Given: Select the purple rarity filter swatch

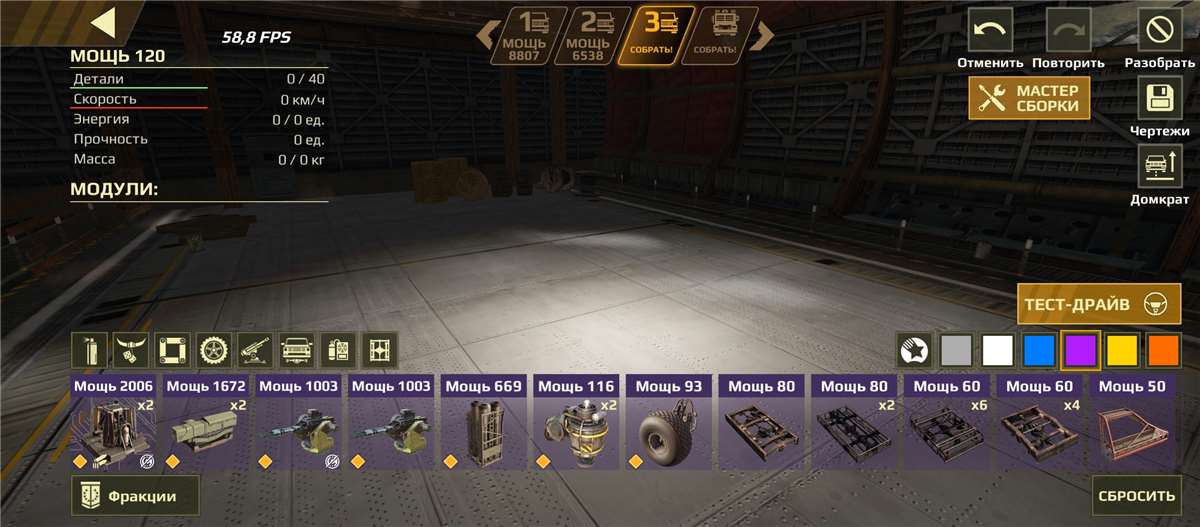Looking at the screenshot, I should 1080,350.
